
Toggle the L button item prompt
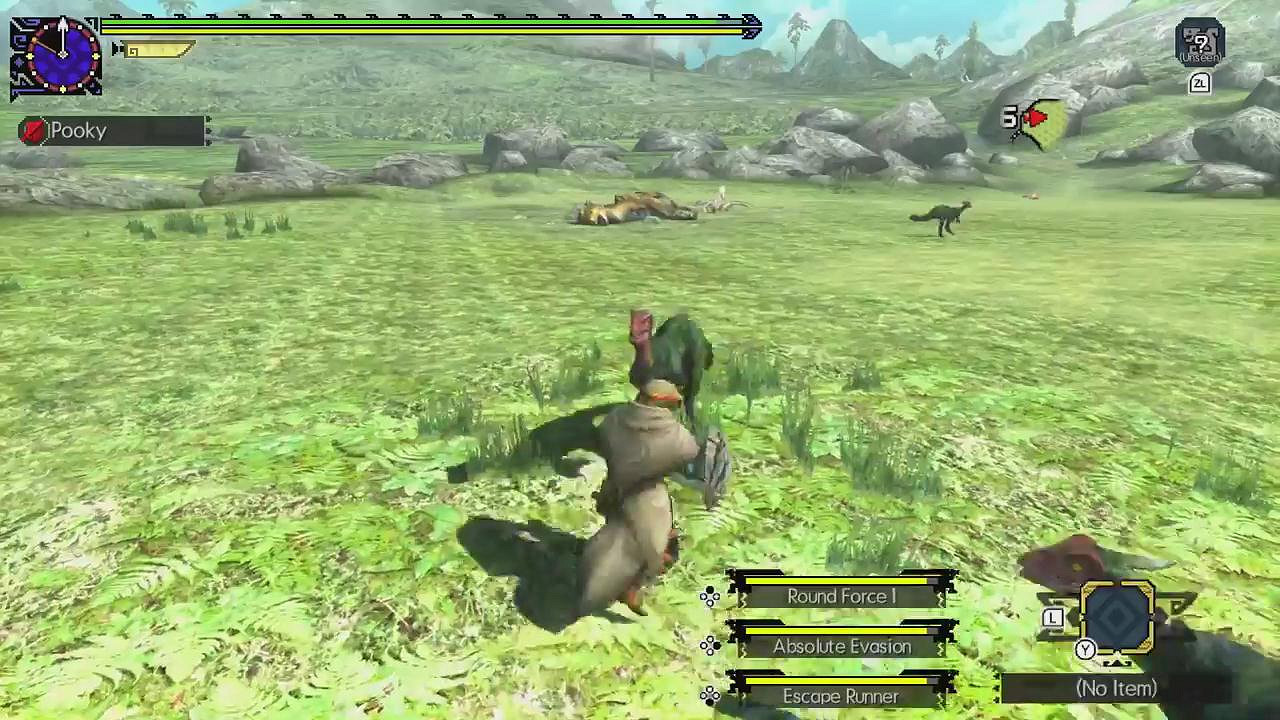[1053, 618]
